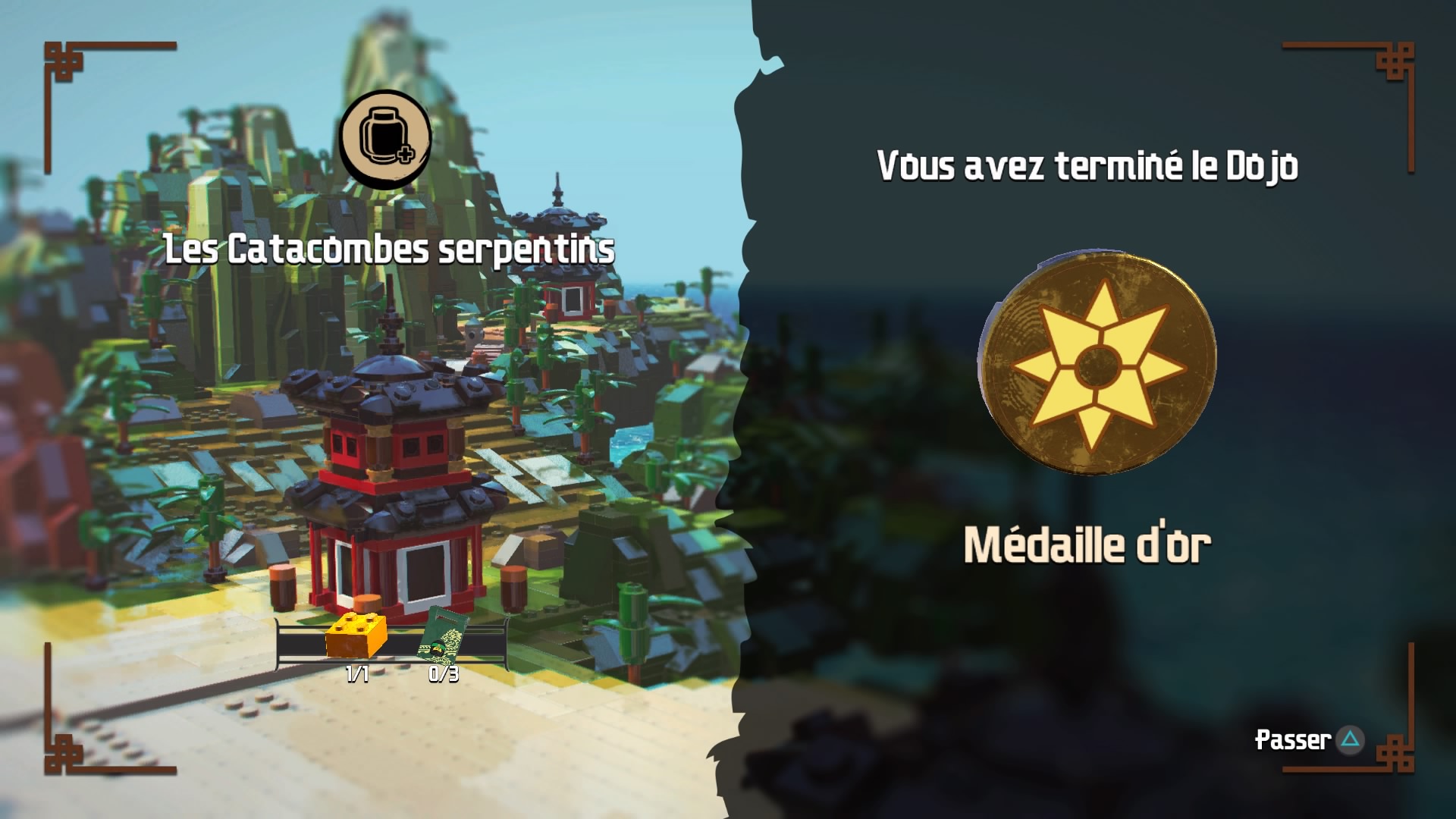Skip the results screen with Passer

(x=1309, y=739)
